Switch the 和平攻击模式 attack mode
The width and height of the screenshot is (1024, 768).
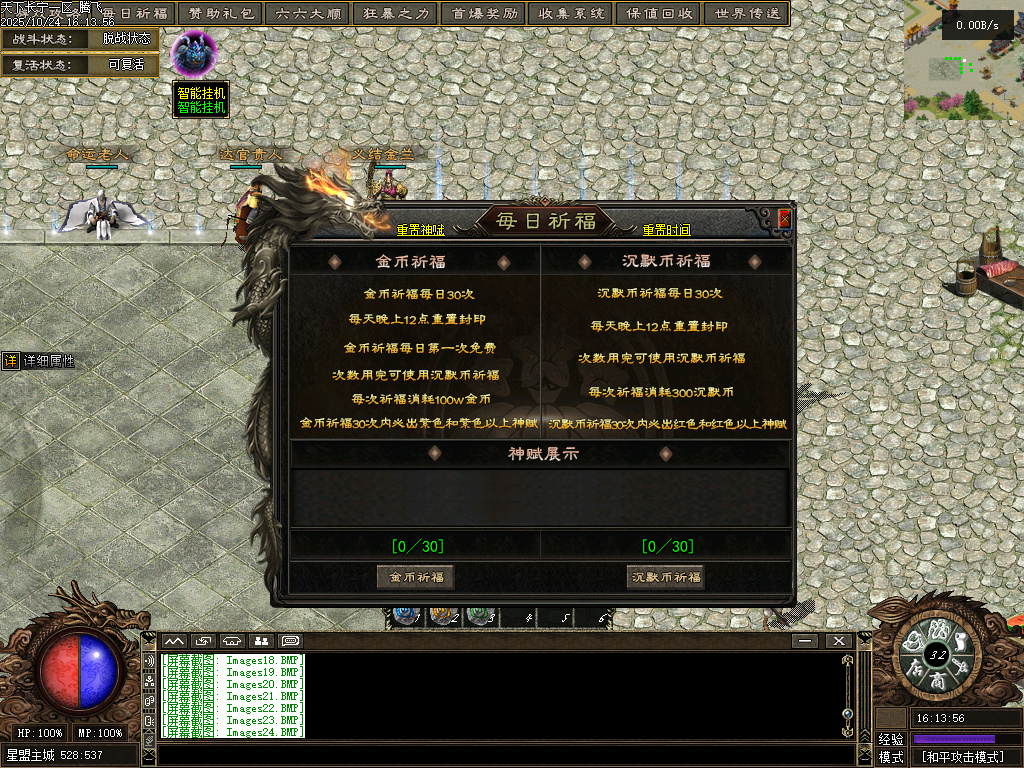(x=962, y=757)
